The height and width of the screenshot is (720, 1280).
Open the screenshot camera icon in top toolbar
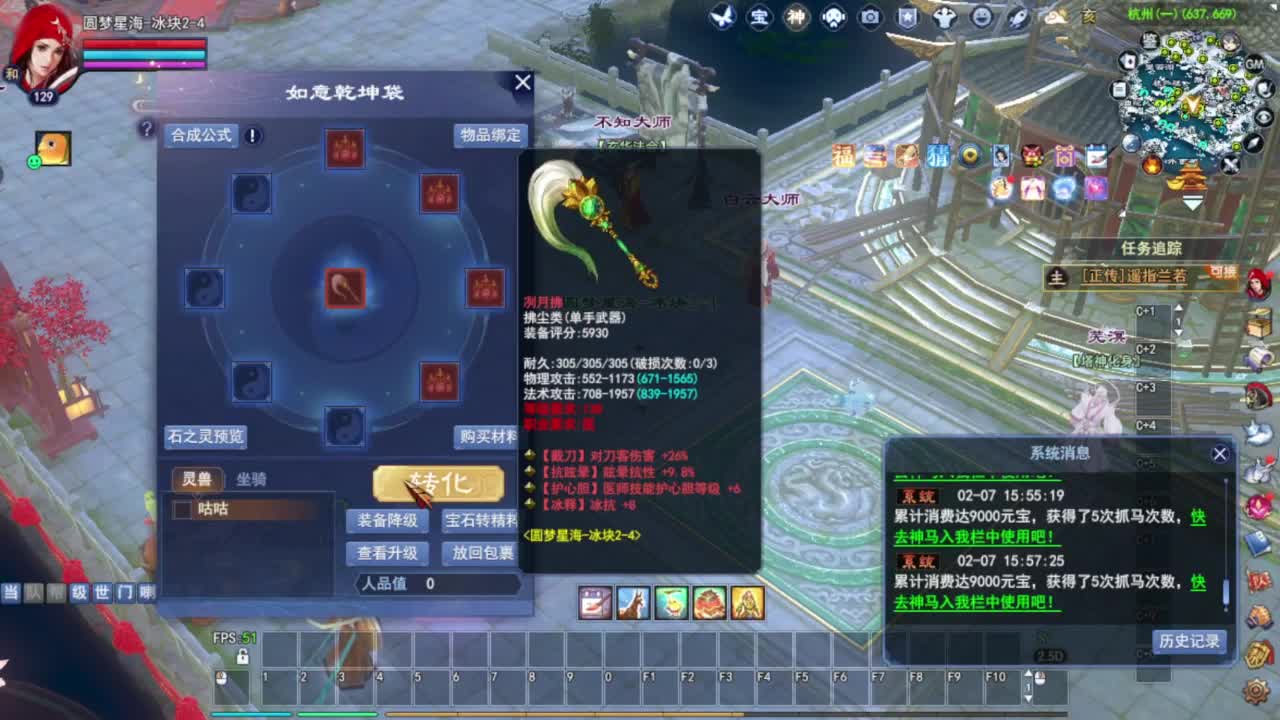870,17
